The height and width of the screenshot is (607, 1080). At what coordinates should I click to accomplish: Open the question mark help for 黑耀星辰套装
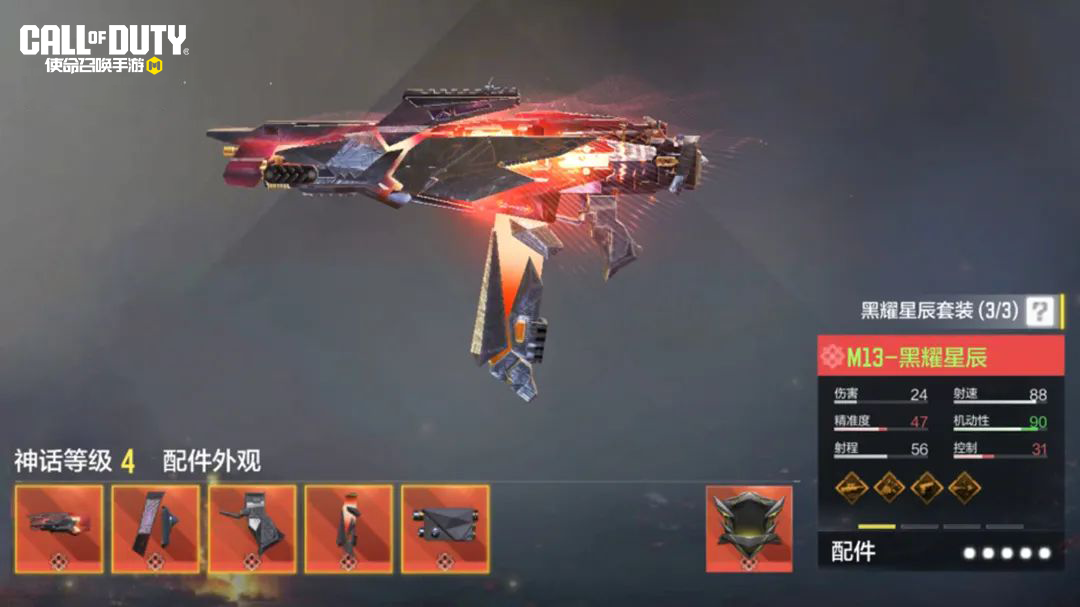click(x=1040, y=311)
